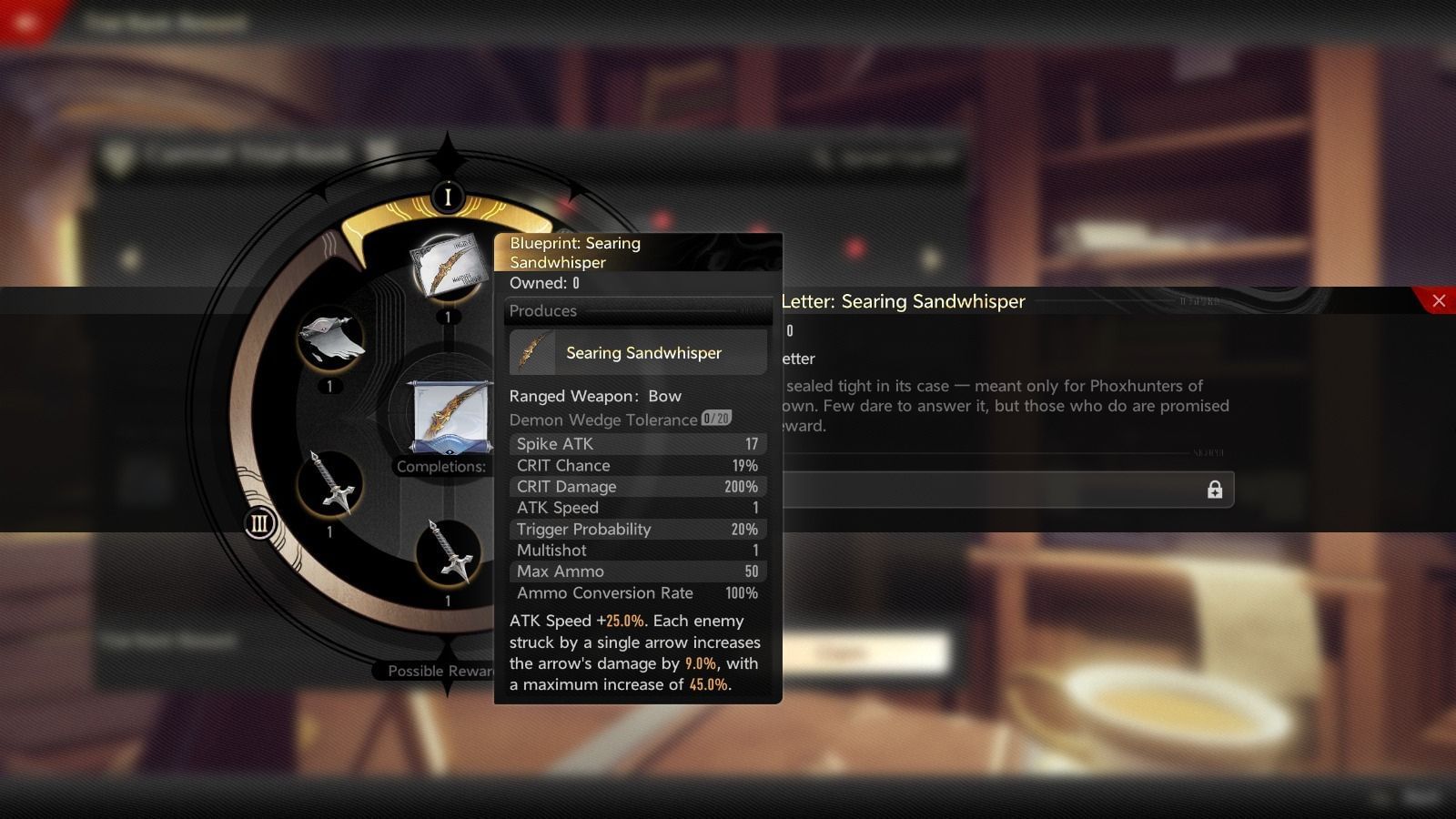Viewport: 1456px width, 819px height.
Task: Click the Demon Wedge Tolerance progress indicator
Action: click(x=714, y=419)
